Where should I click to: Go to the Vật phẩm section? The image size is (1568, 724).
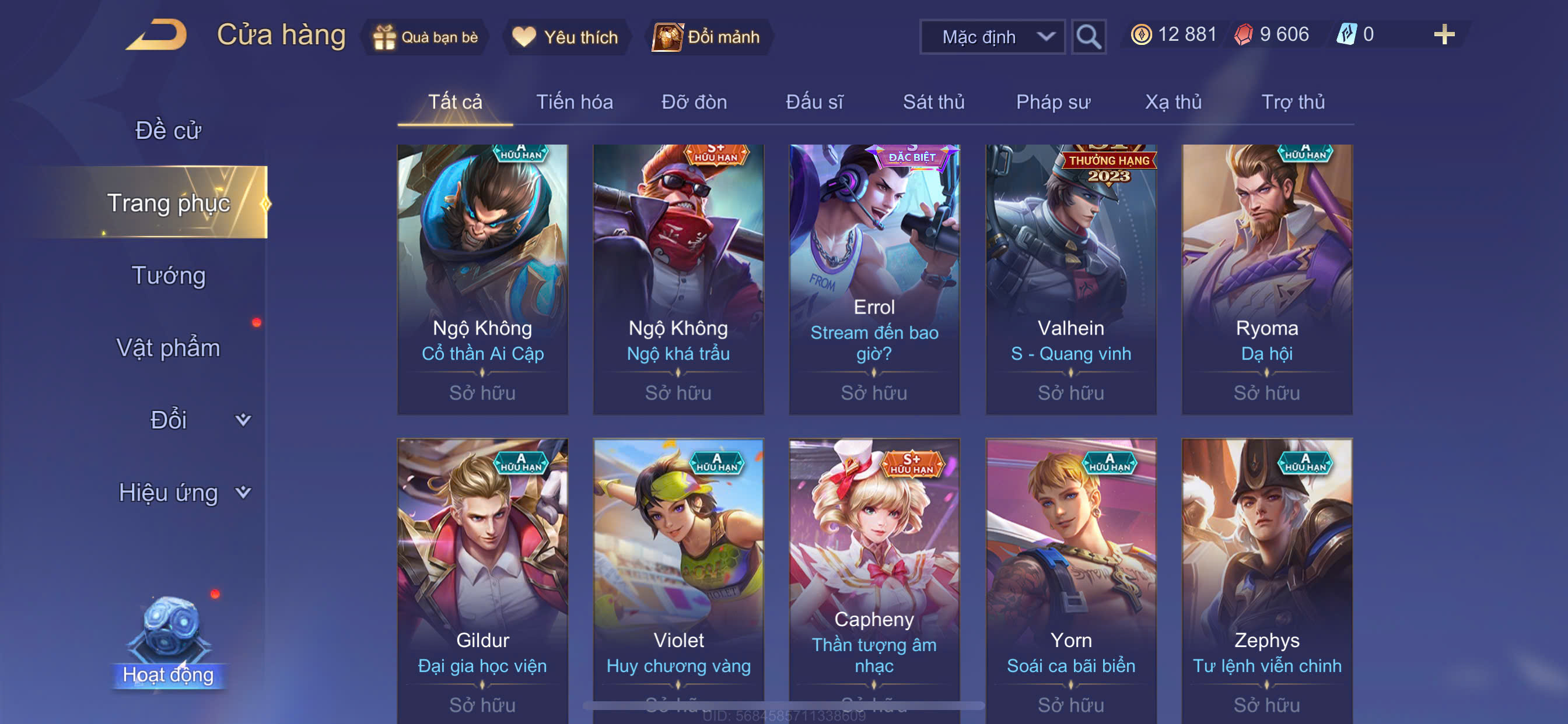tap(168, 347)
